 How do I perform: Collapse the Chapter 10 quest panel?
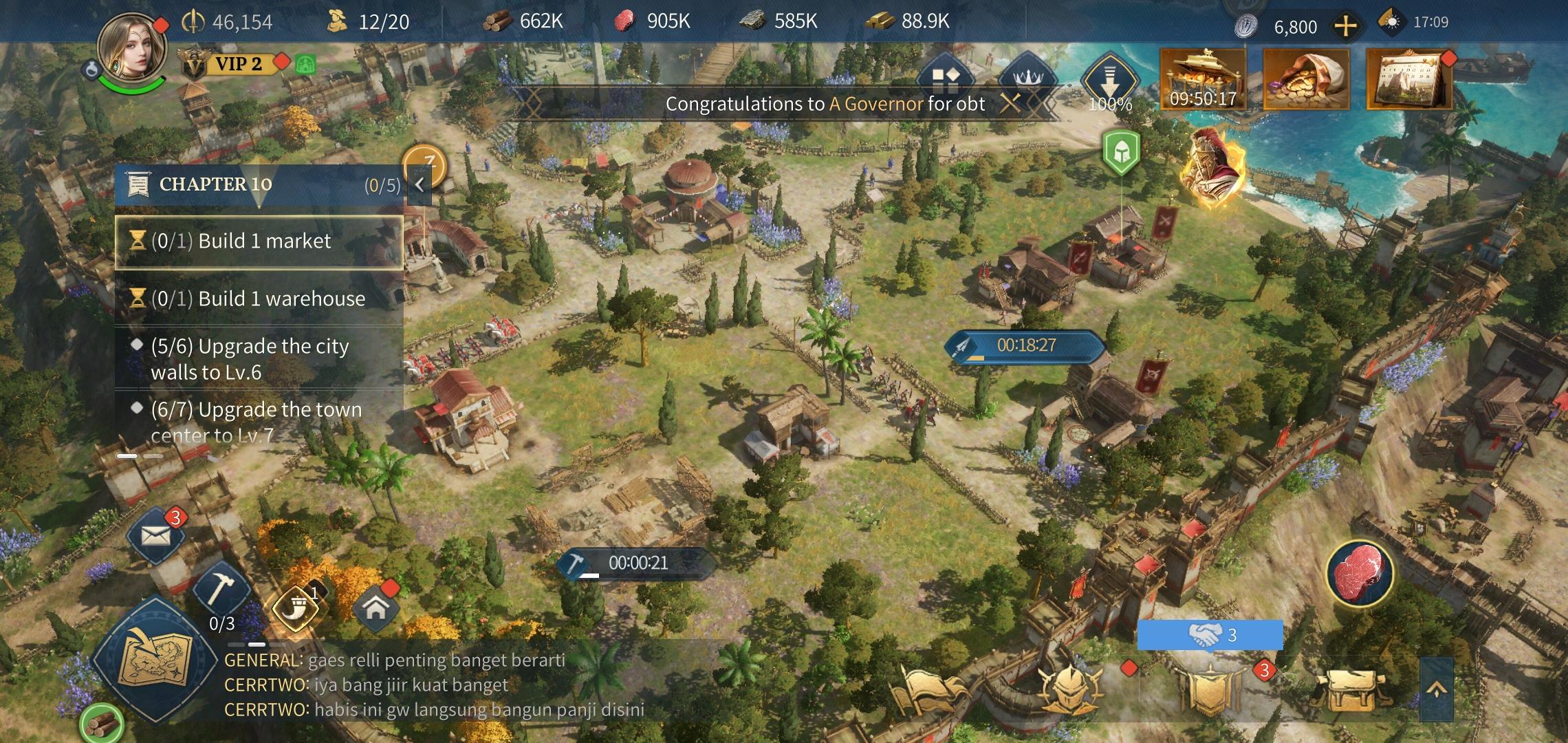point(419,184)
